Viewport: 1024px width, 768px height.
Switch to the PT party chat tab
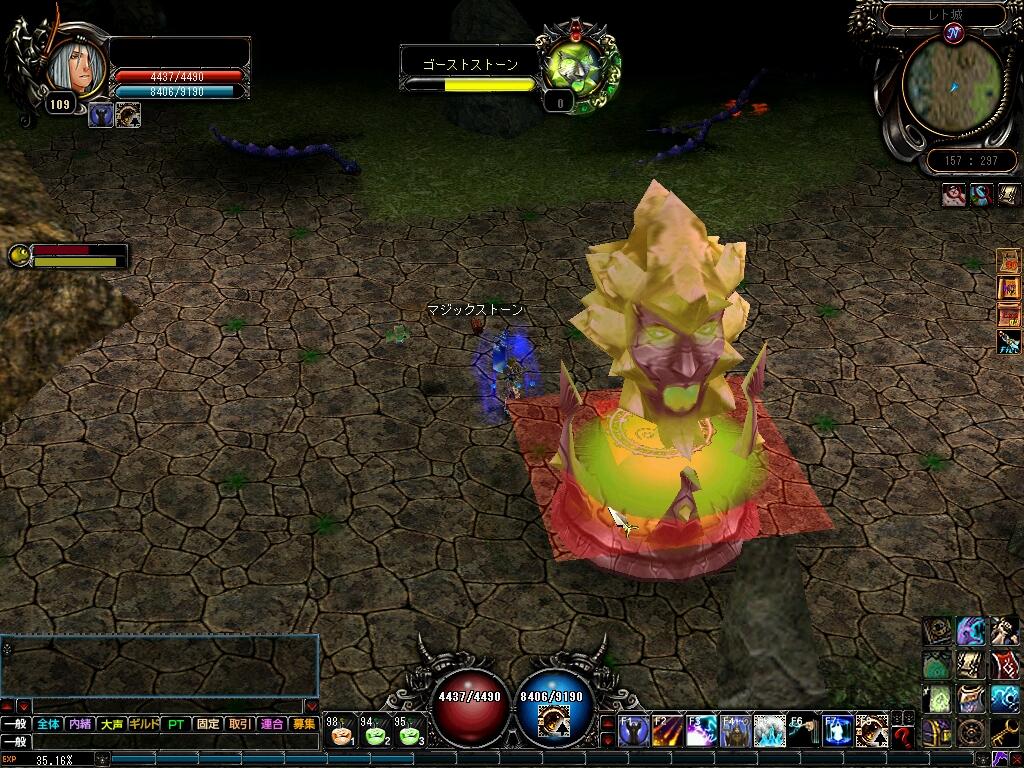click(x=176, y=724)
